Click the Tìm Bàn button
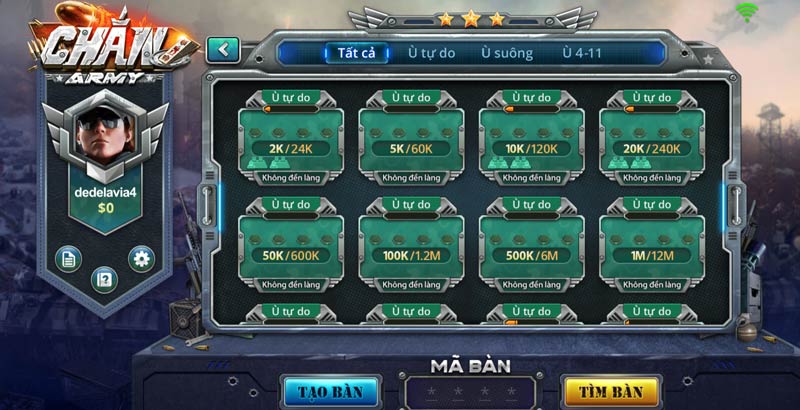This screenshot has width=800, height=410. (611, 390)
